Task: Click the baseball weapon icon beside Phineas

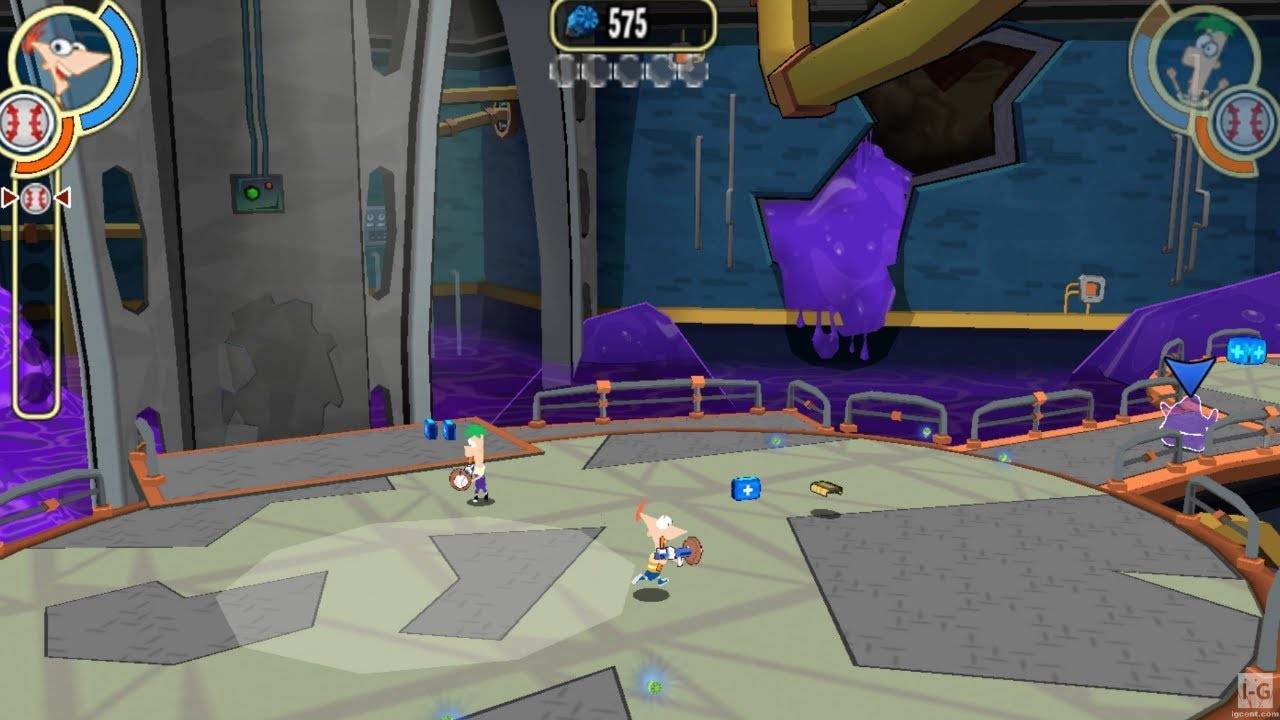Action: tap(26, 124)
